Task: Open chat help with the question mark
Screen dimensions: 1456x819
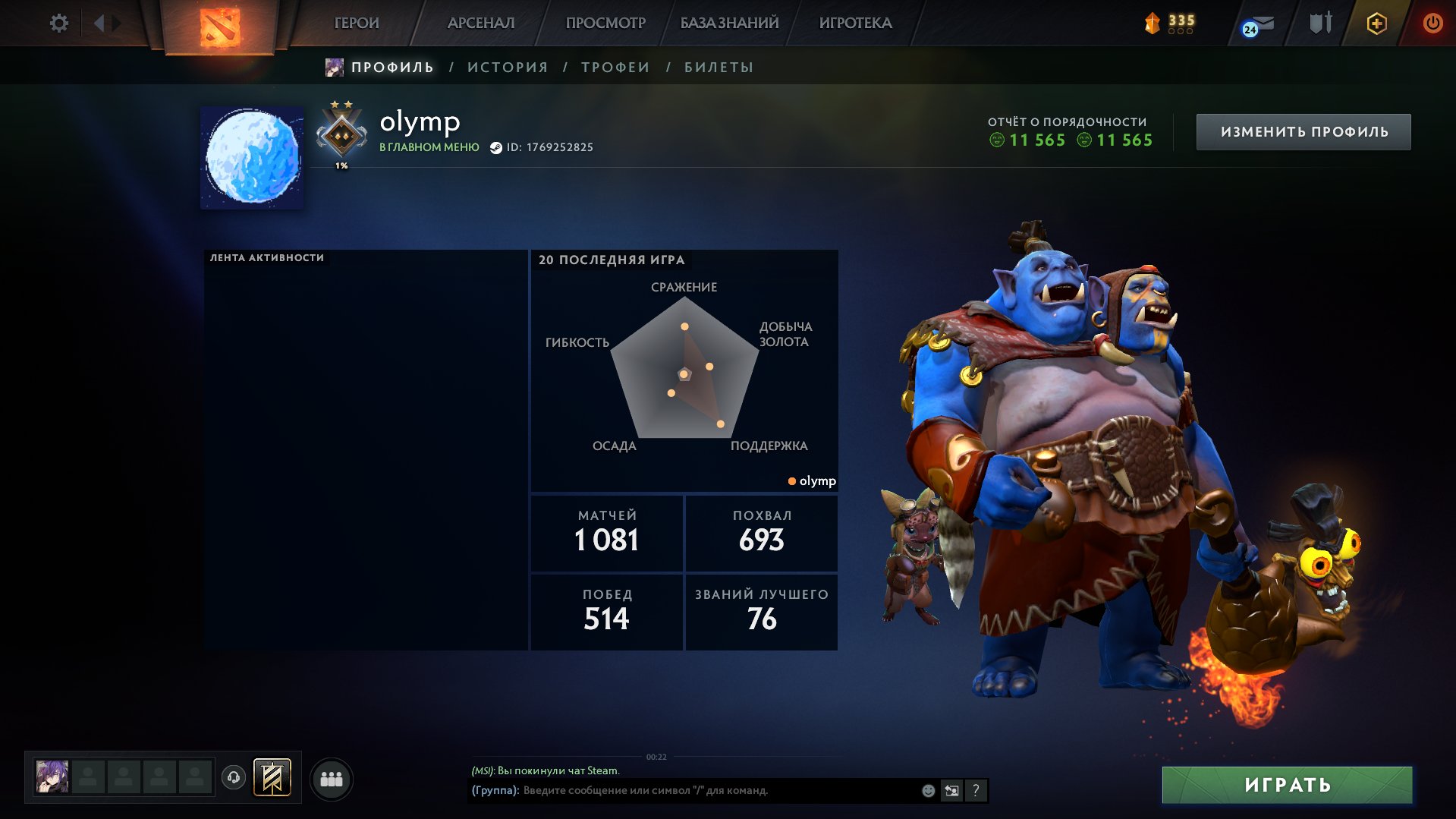Action: point(976,791)
